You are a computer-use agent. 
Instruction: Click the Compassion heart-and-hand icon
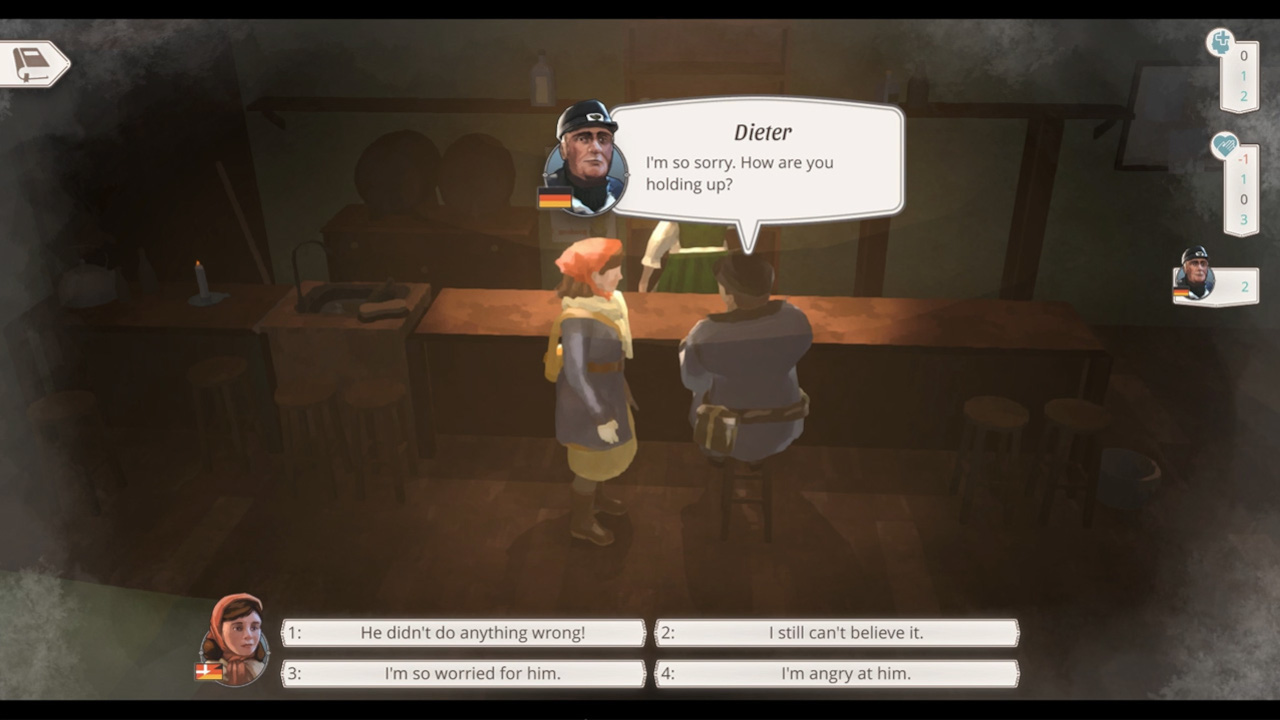1225,146
